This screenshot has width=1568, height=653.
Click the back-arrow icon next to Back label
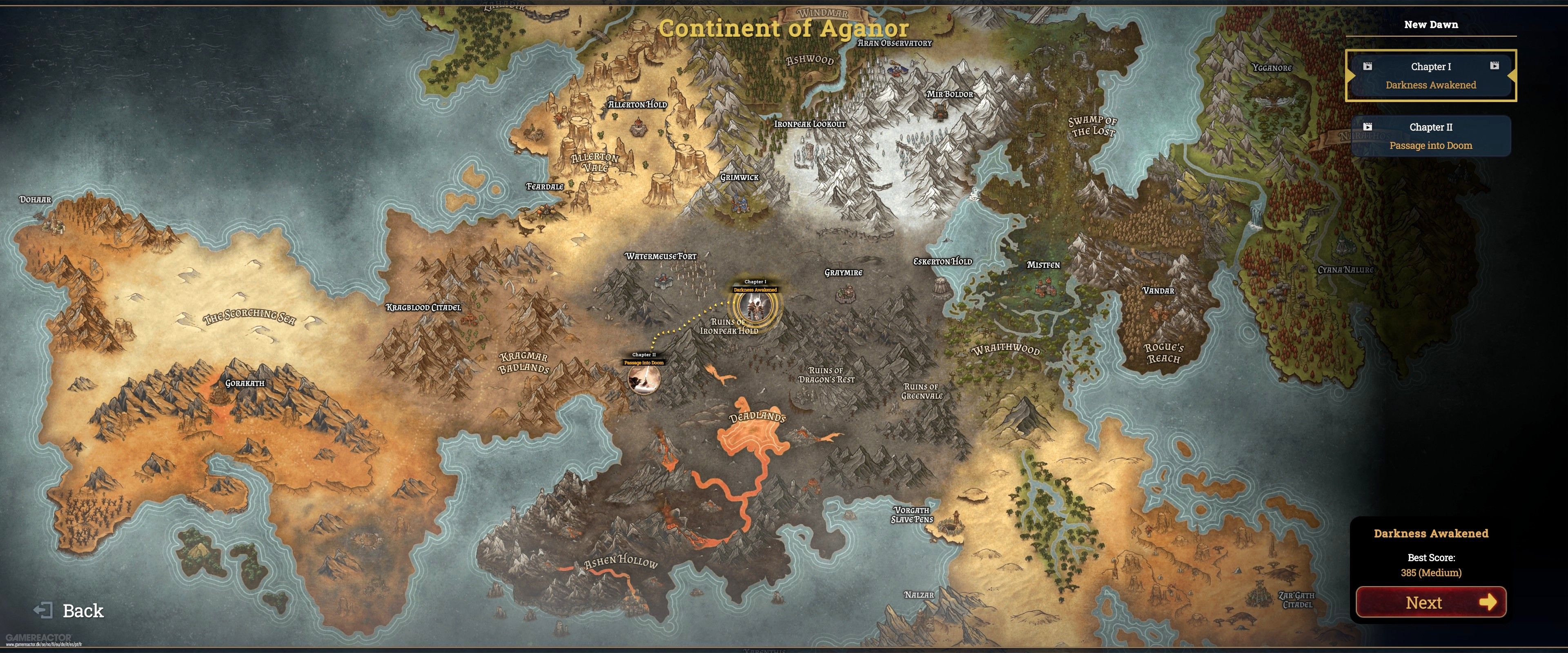[45, 611]
